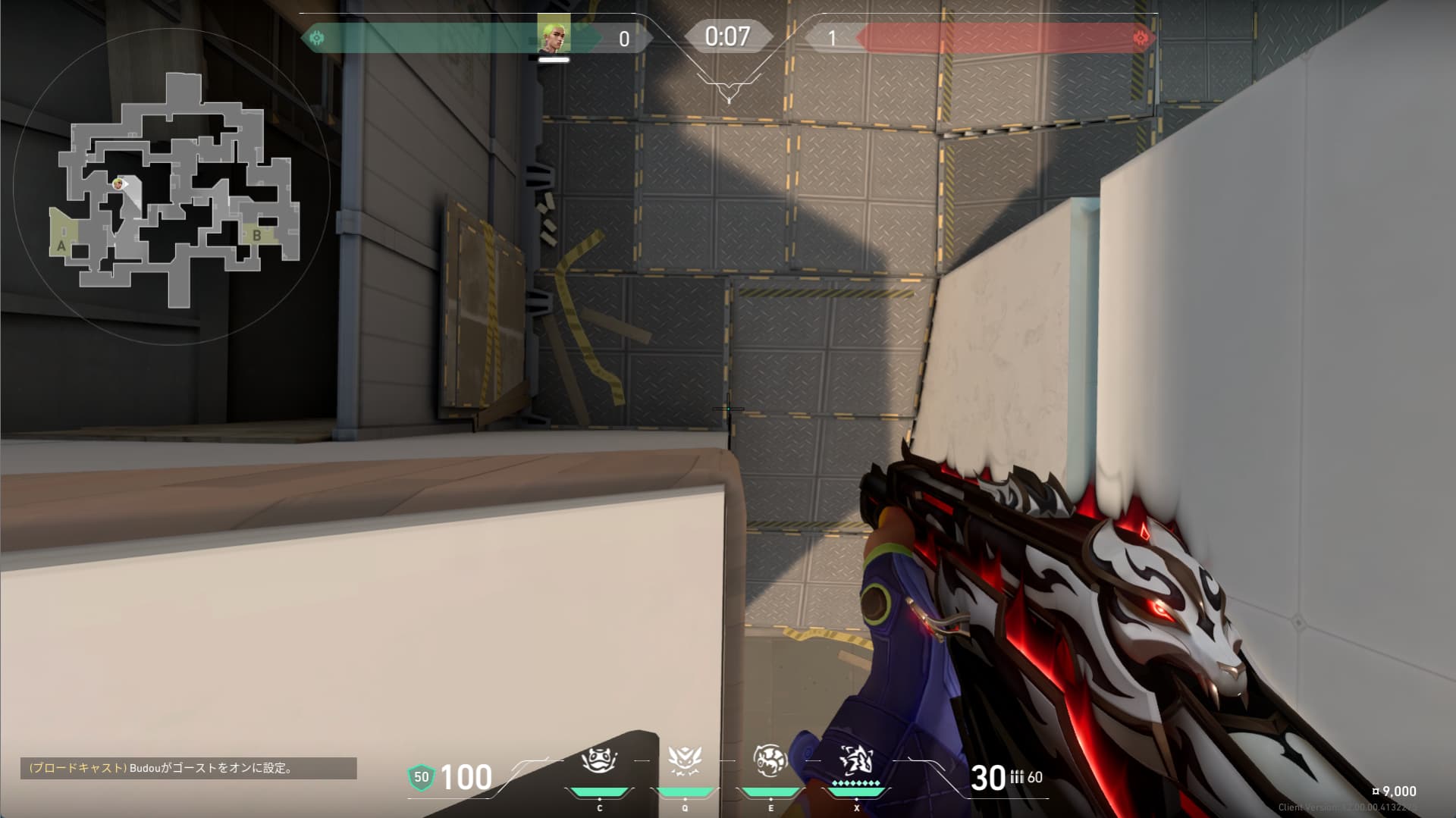Select the Gekko player portrait in team bar

pos(554,33)
